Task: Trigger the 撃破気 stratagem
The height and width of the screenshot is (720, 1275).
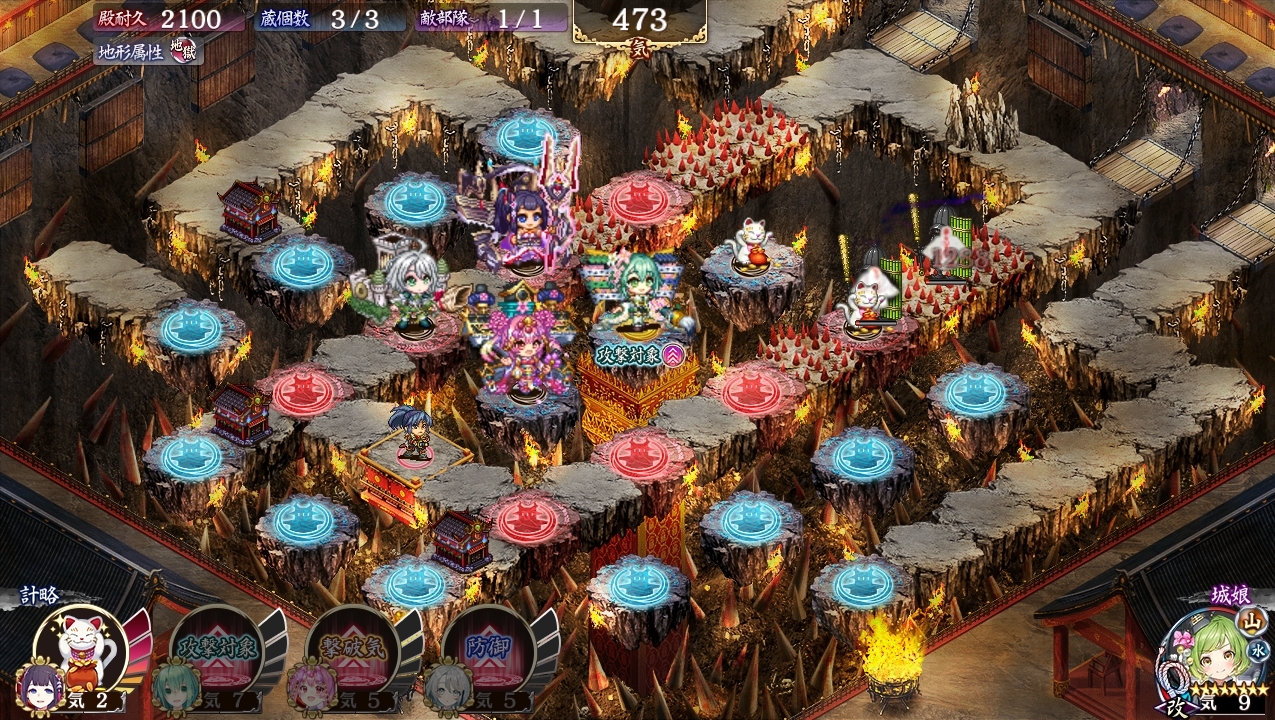Action: click(x=350, y=649)
